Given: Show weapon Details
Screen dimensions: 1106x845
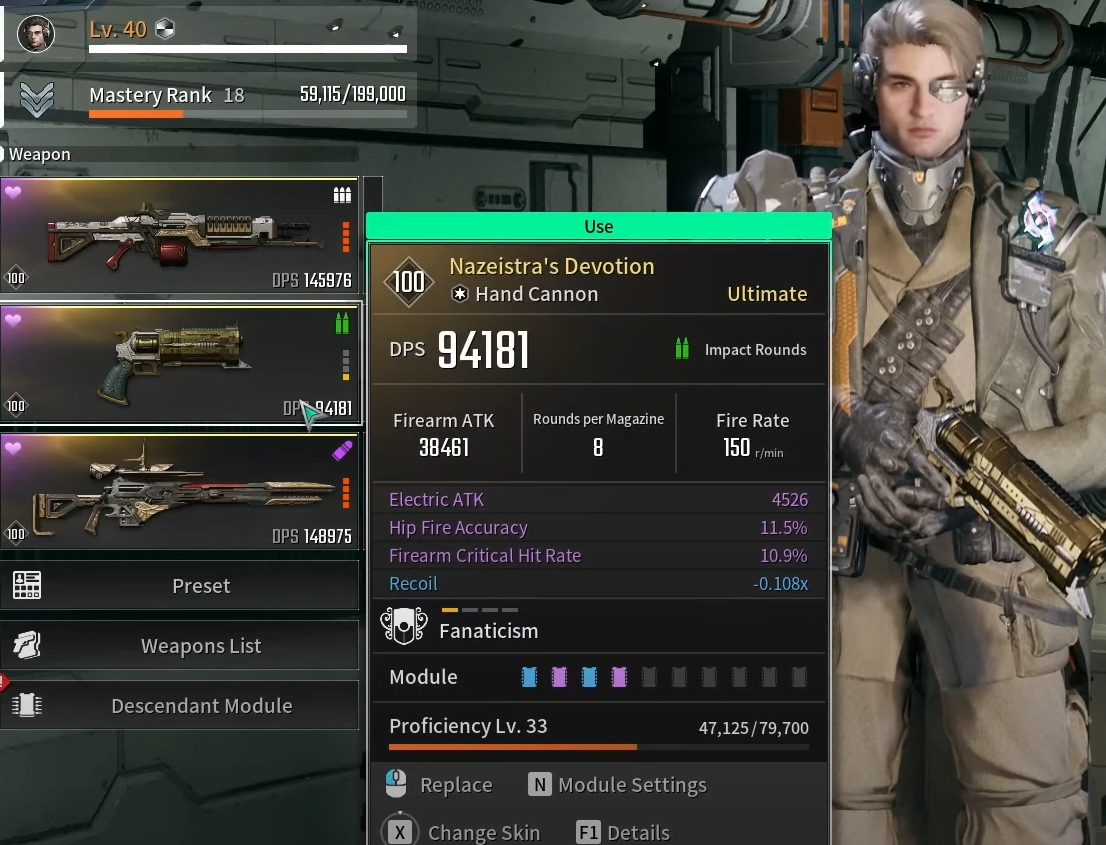Looking at the screenshot, I should tap(624, 832).
